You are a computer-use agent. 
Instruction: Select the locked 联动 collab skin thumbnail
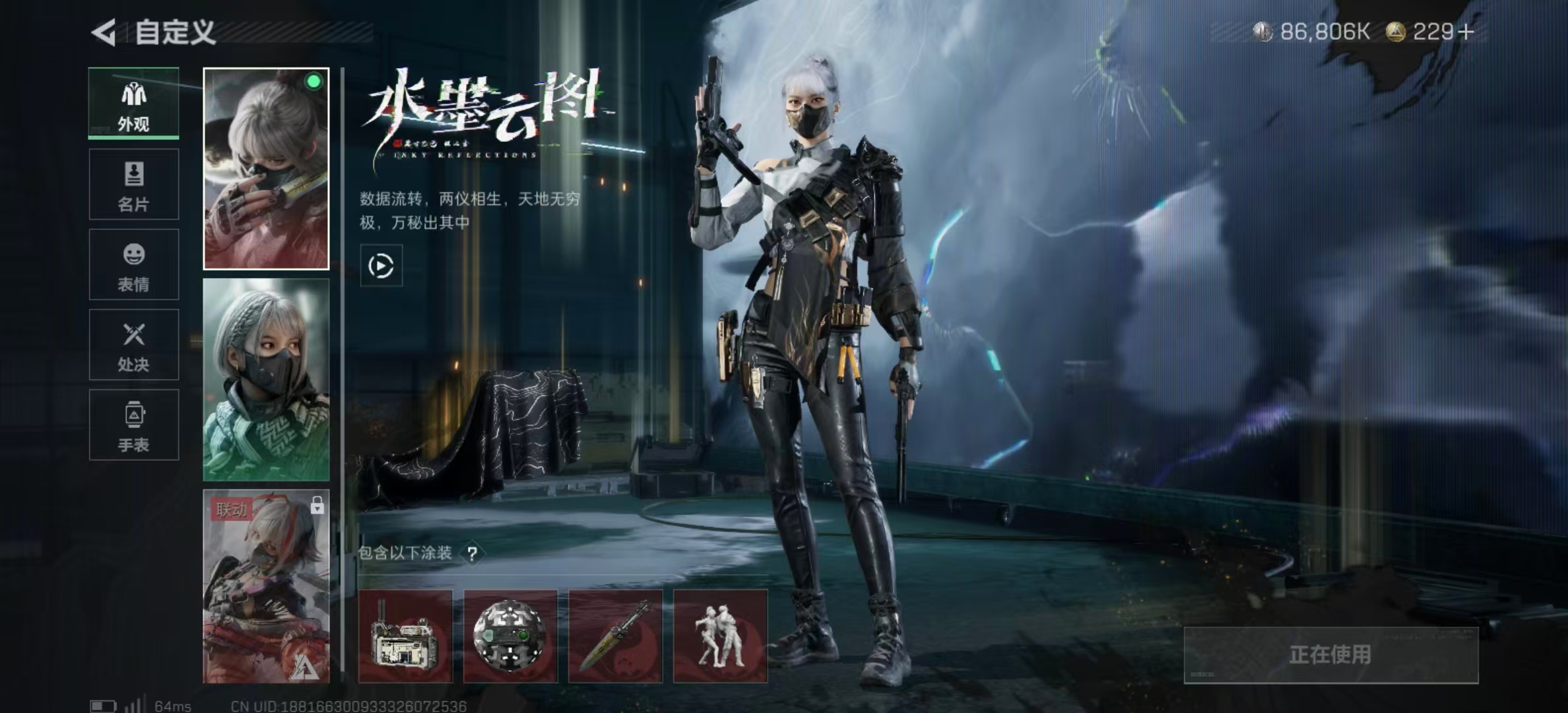pos(266,586)
